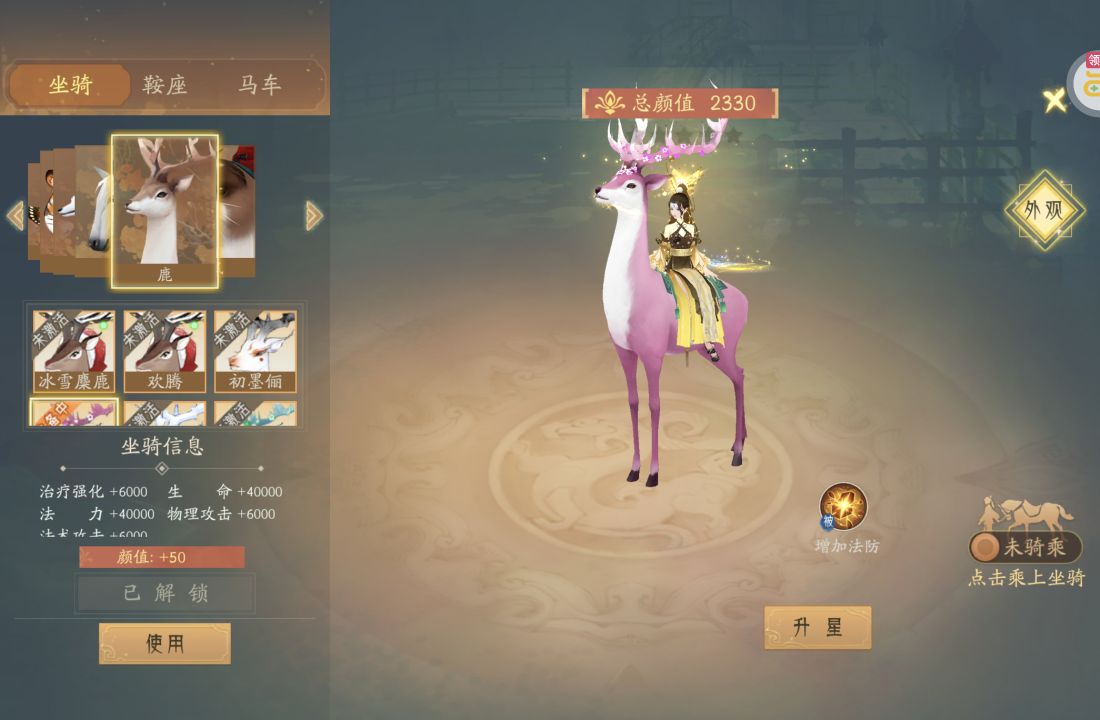Pick the 欢腾 deer skin

click(165, 350)
